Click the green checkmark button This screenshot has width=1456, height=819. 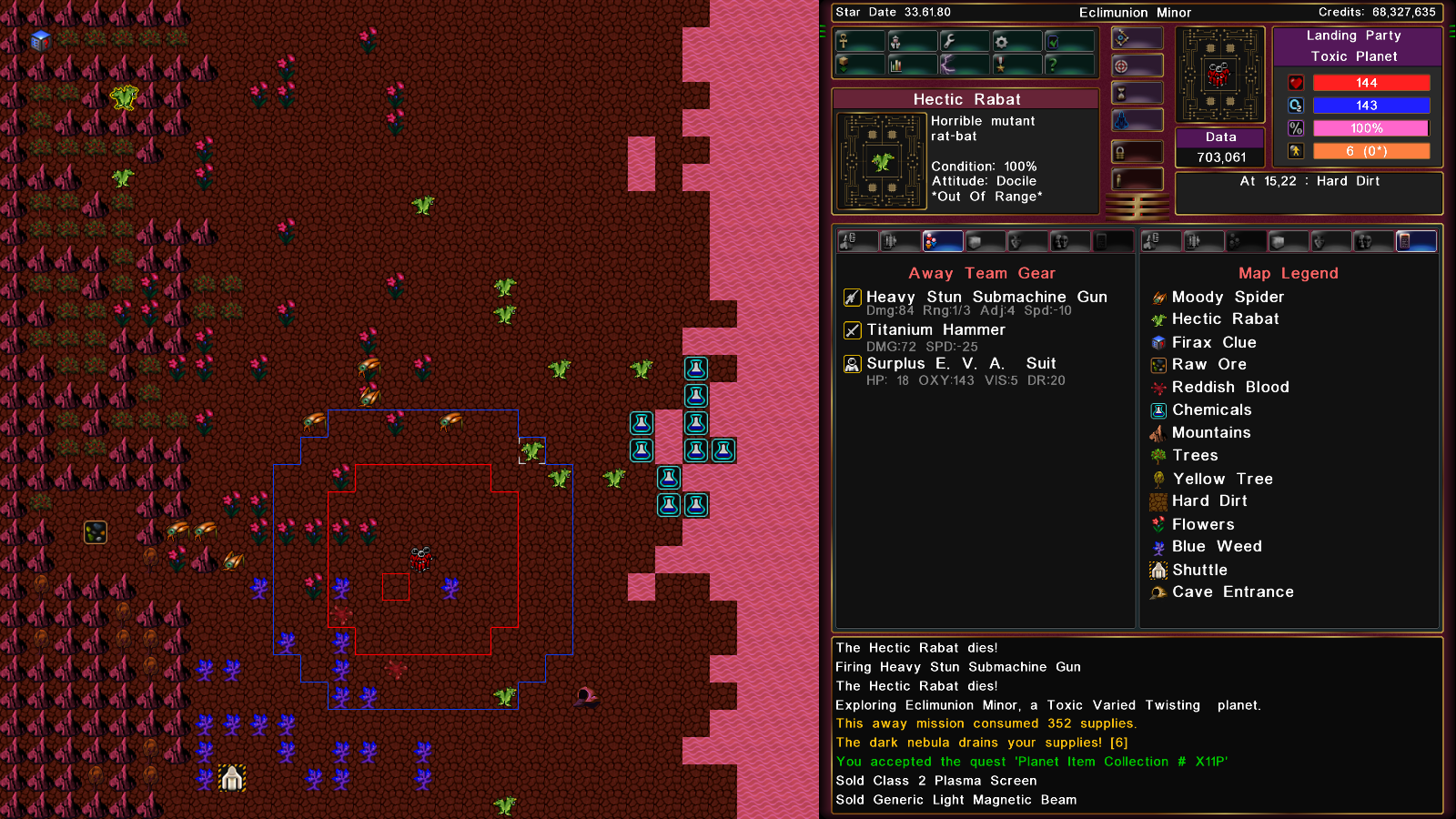[x=1069, y=41]
